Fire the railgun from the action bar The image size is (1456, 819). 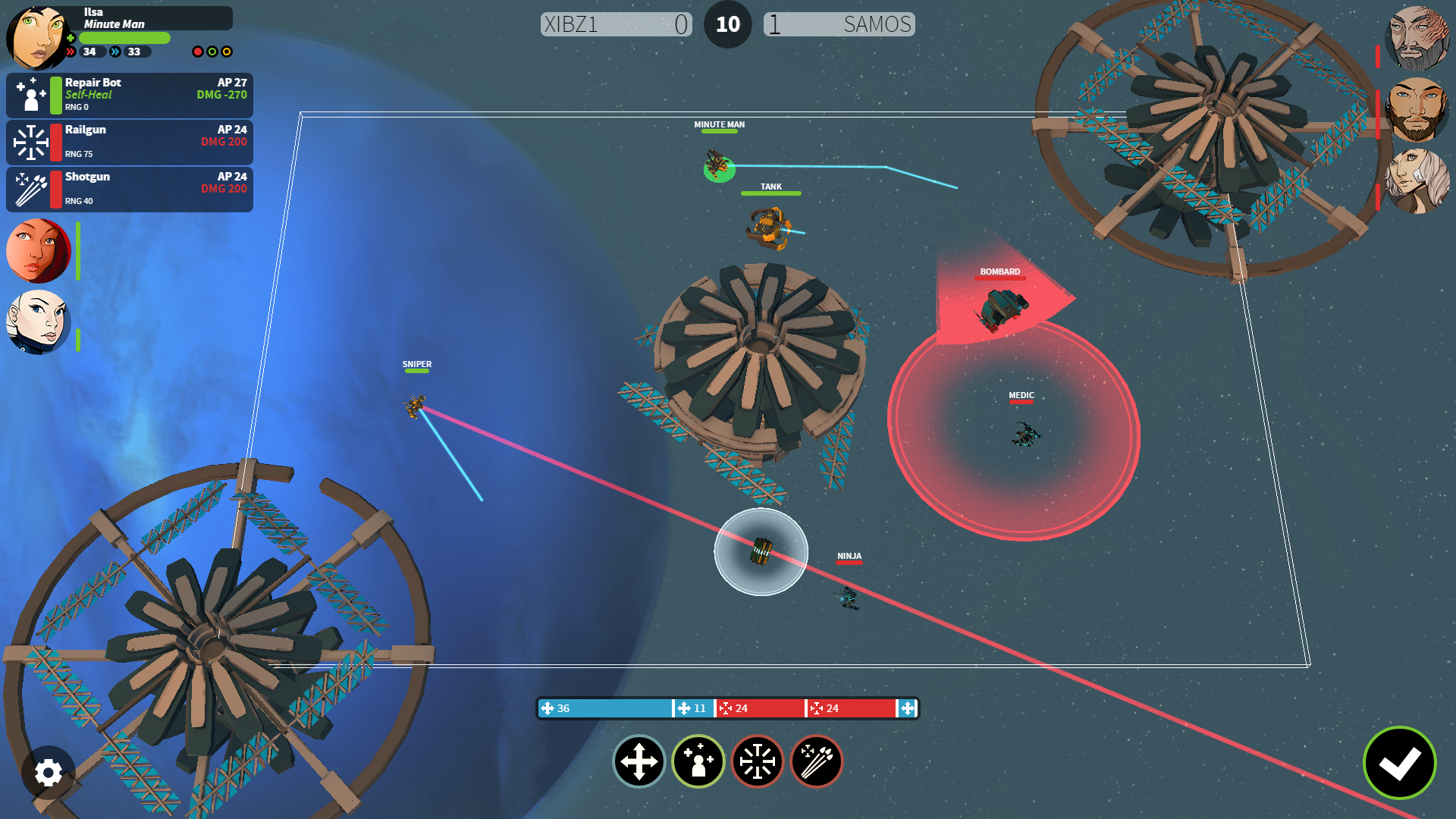(x=758, y=761)
